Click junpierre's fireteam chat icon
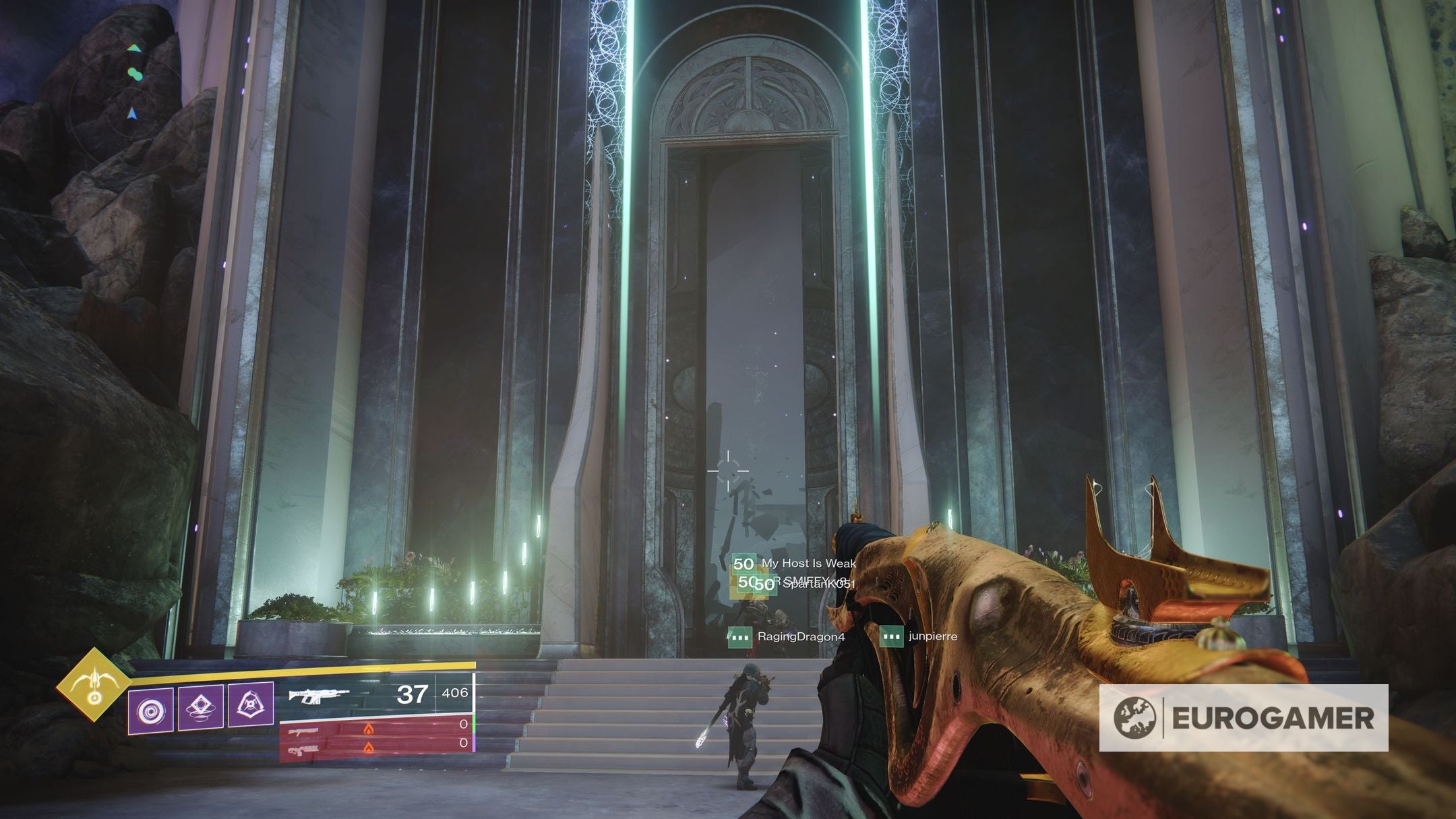The width and height of the screenshot is (1456, 819). 890,637
